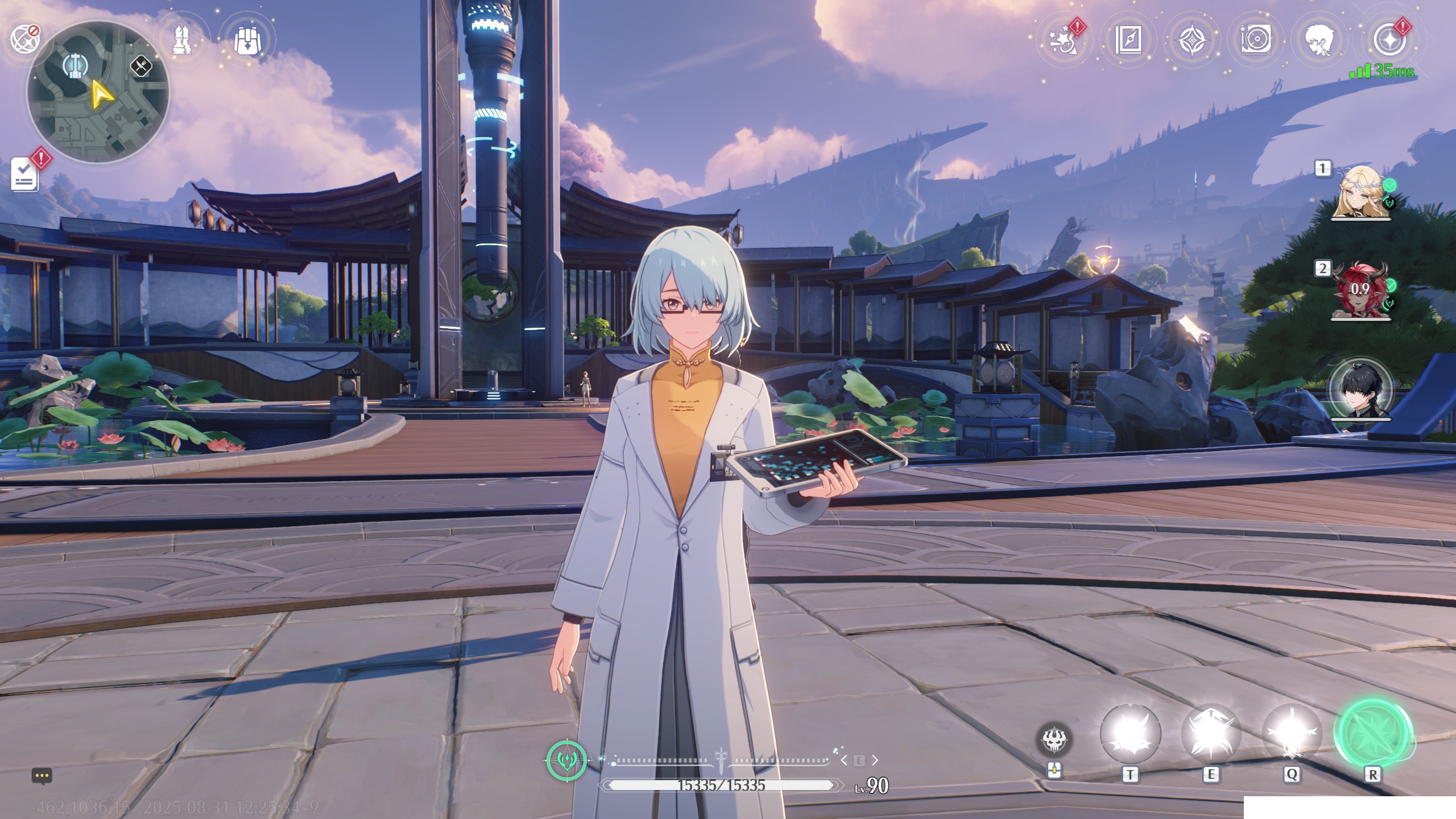Viewport: 1456px width, 819px height.
Task: Open the minimap
Action: click(98, 92)
